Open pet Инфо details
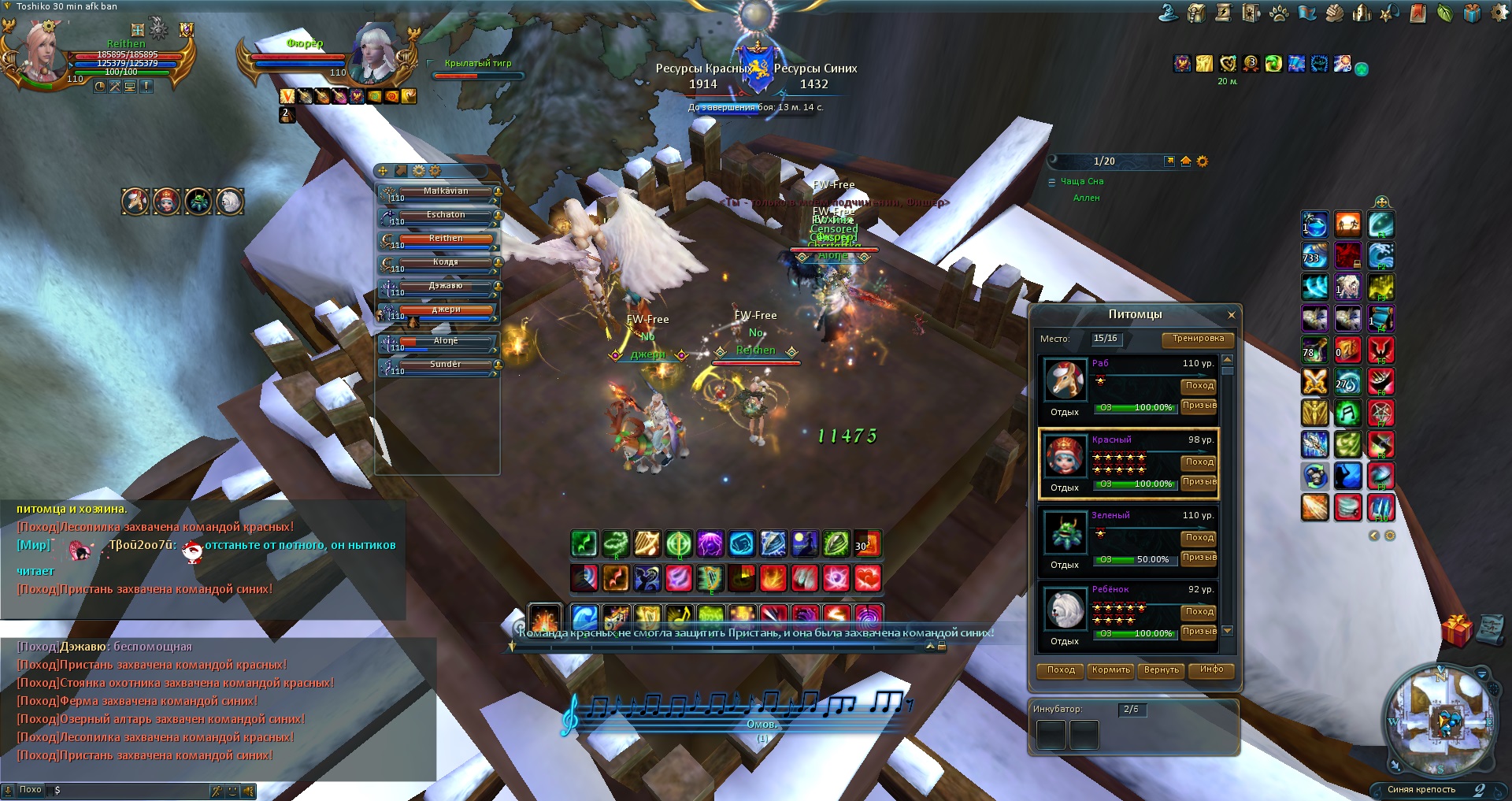Viewport: 1512px width, 801px height. coord(1211,670)
